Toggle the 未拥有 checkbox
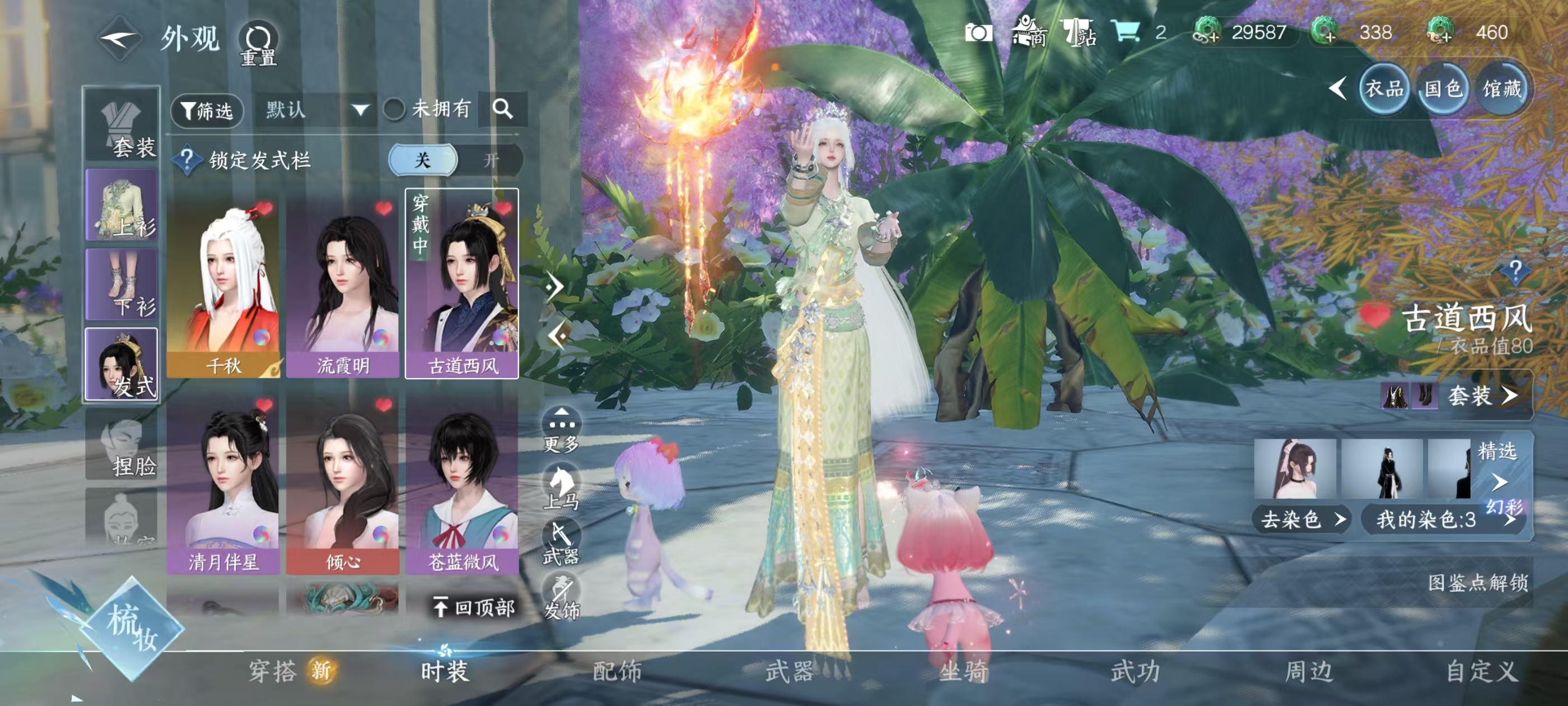 (x=394, y=110)
